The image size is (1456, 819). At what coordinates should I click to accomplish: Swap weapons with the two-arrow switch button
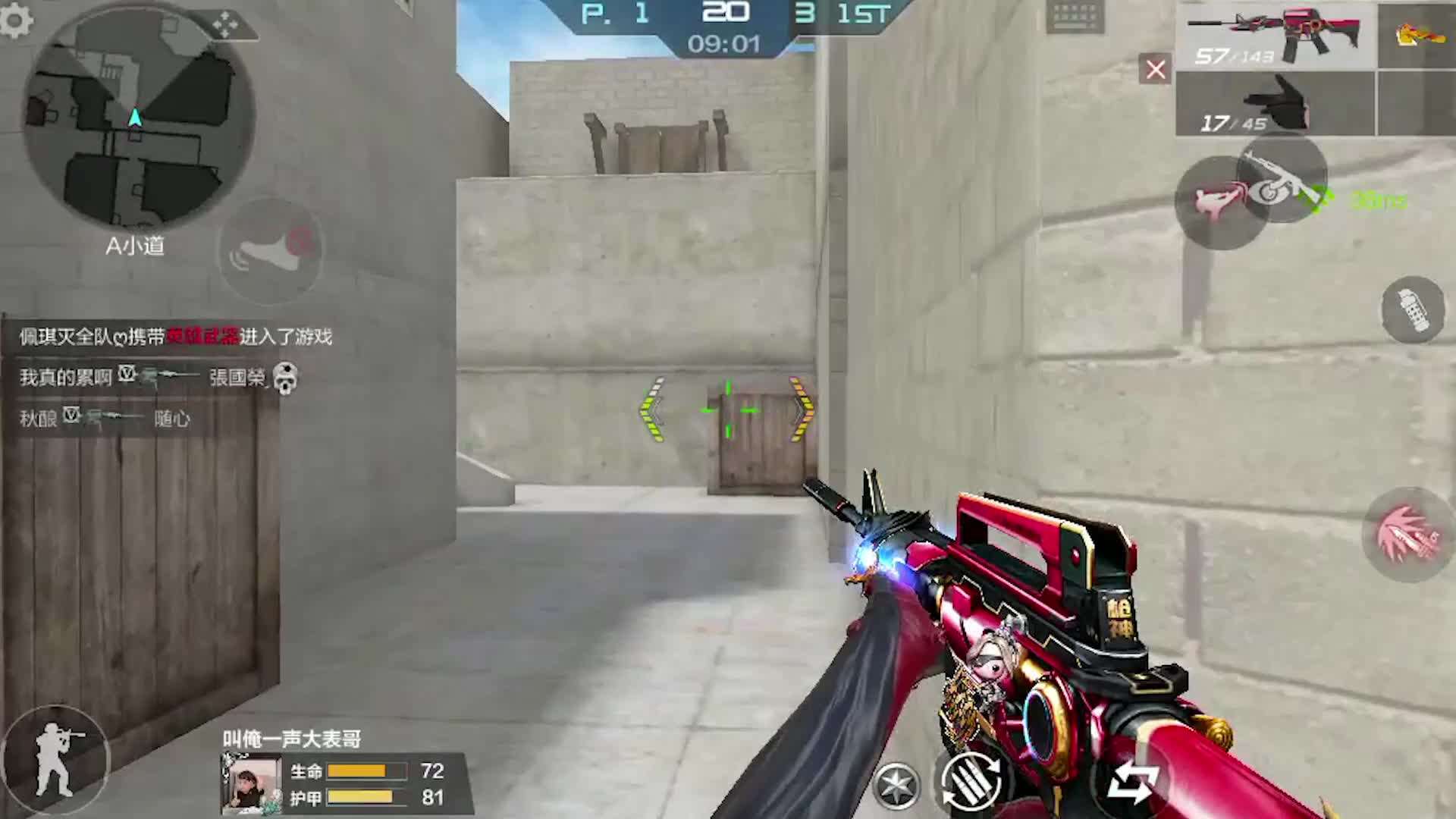pos(1131,783)
